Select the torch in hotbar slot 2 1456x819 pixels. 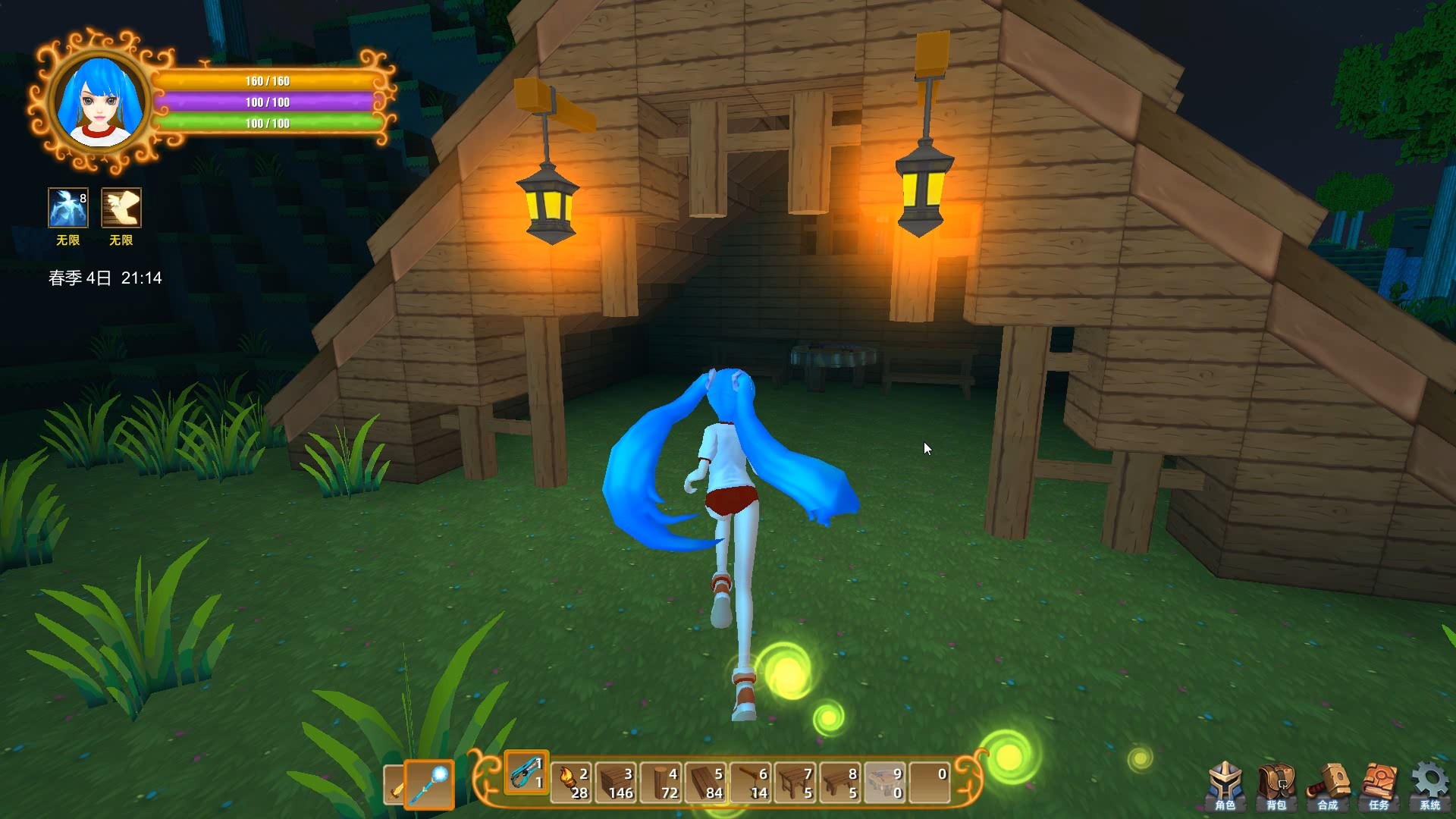570,784
